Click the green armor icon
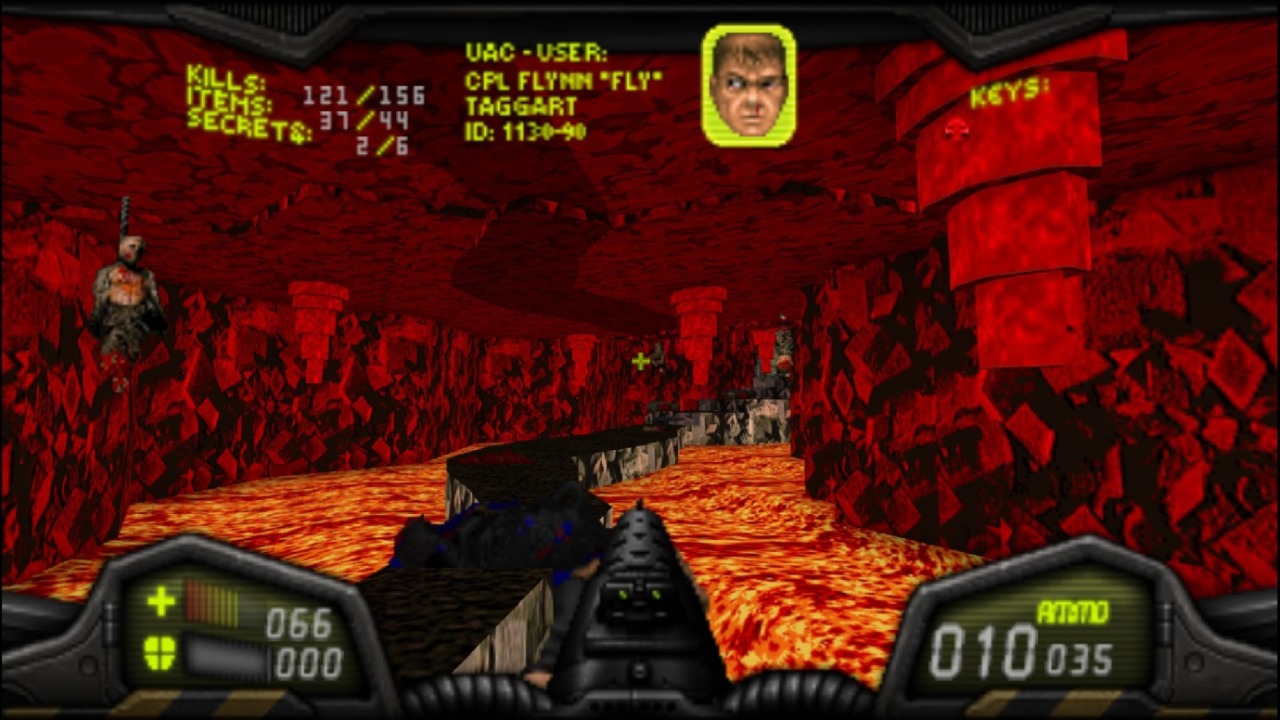Viewport: 1280px width, 720px height. coord(160,652)
